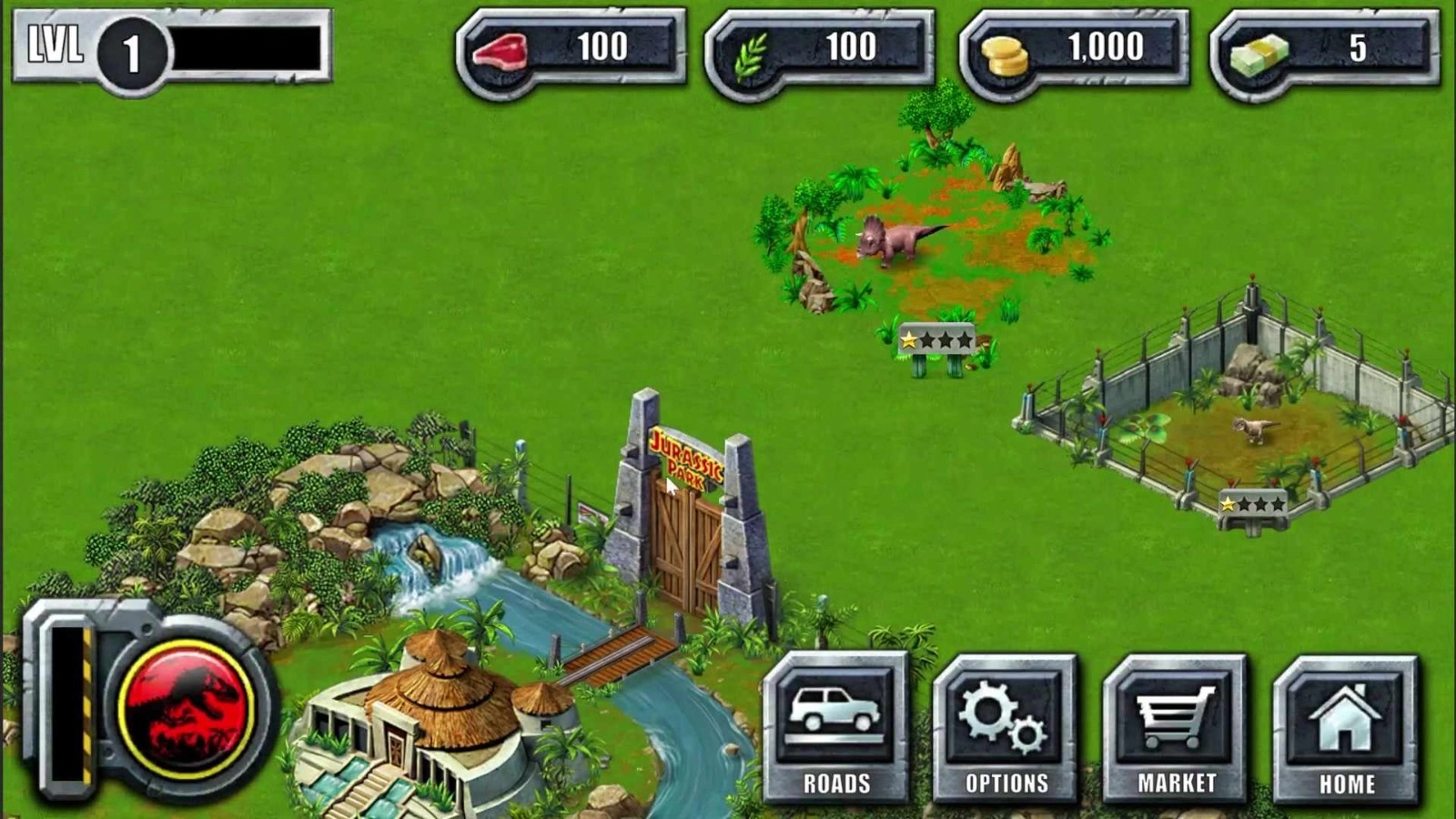Tap the Triceratops star rating sign
1456x819 pixels.
tap(937, 339)
